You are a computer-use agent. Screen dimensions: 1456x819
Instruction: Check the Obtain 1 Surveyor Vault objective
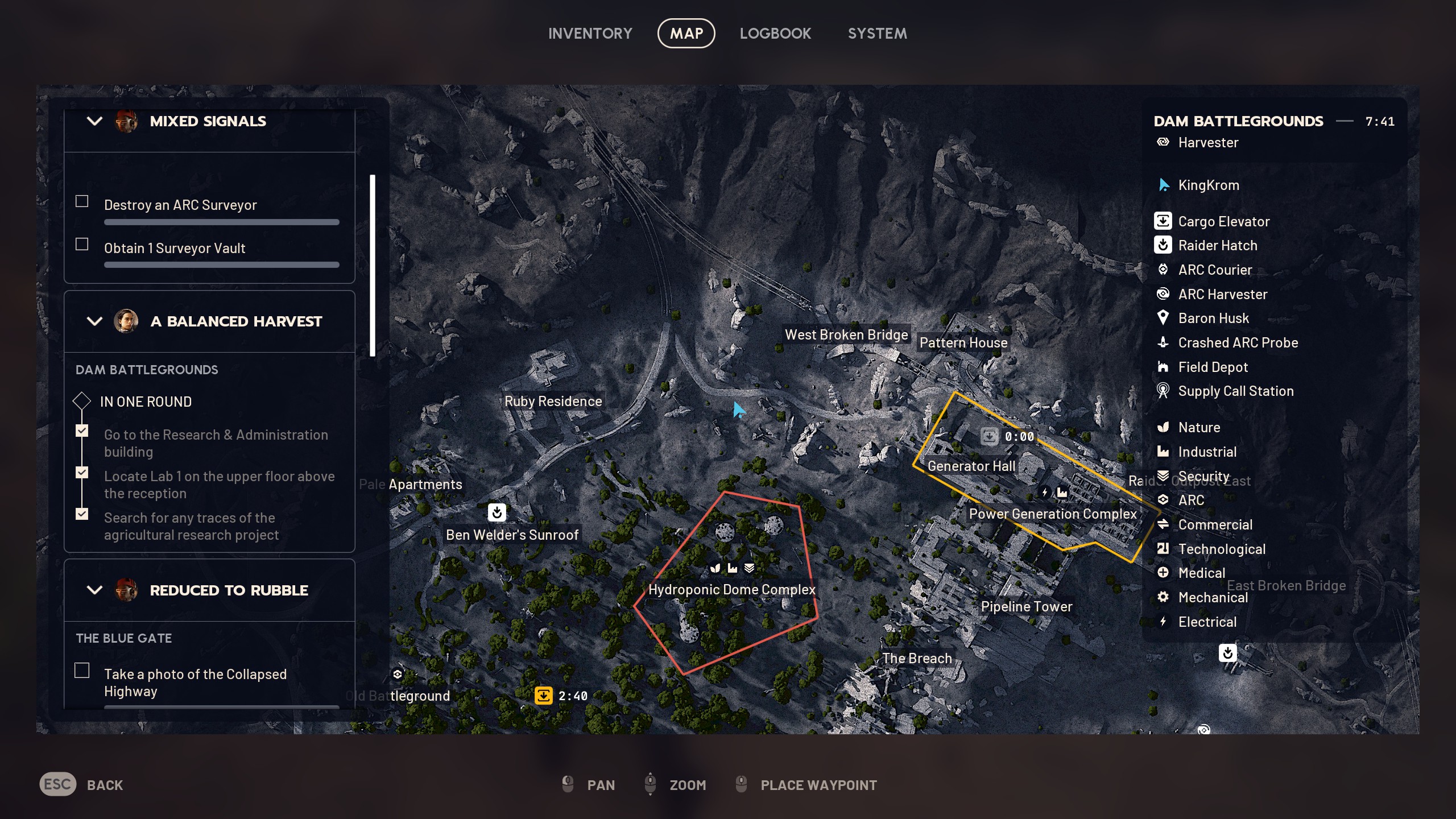click(82, 243)
